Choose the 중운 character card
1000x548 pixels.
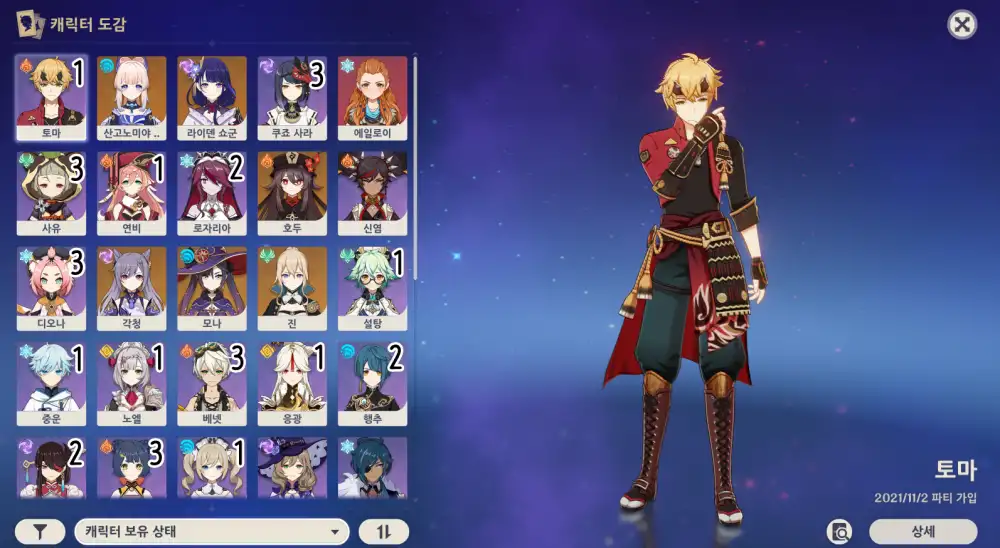52,385
